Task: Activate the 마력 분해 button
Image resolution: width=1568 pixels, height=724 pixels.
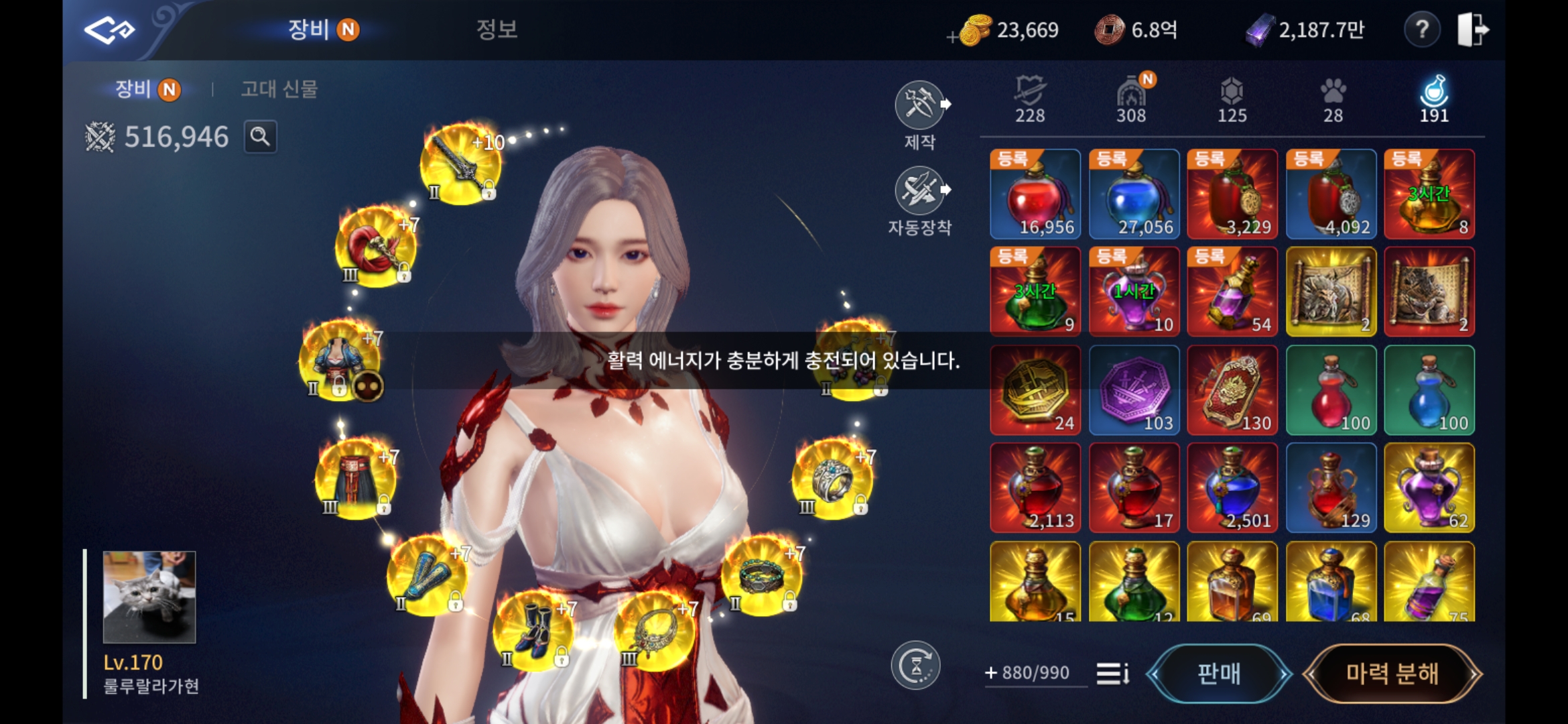Action: (x=1392, y=673)
